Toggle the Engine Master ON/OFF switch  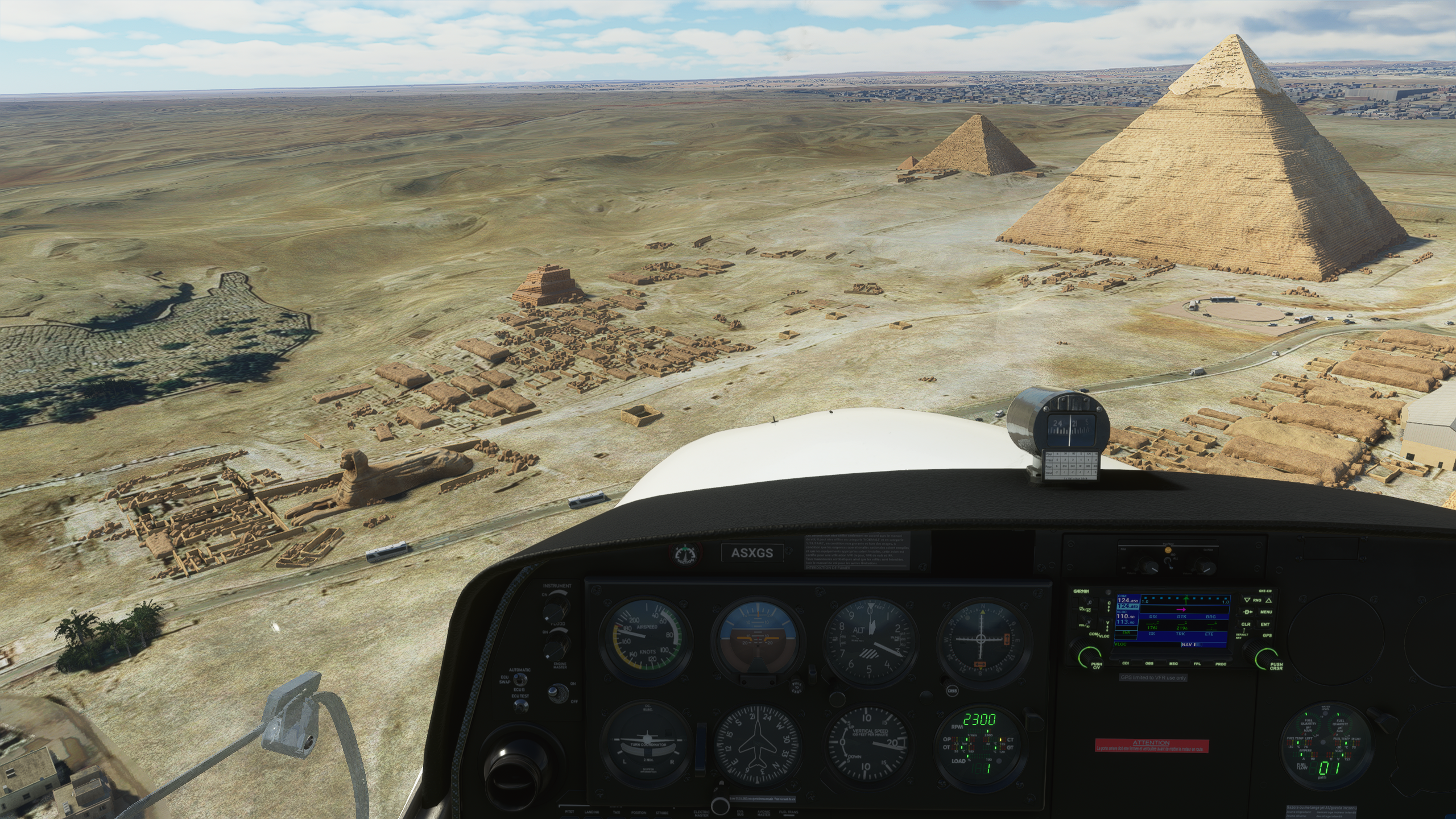pos(554,693)
